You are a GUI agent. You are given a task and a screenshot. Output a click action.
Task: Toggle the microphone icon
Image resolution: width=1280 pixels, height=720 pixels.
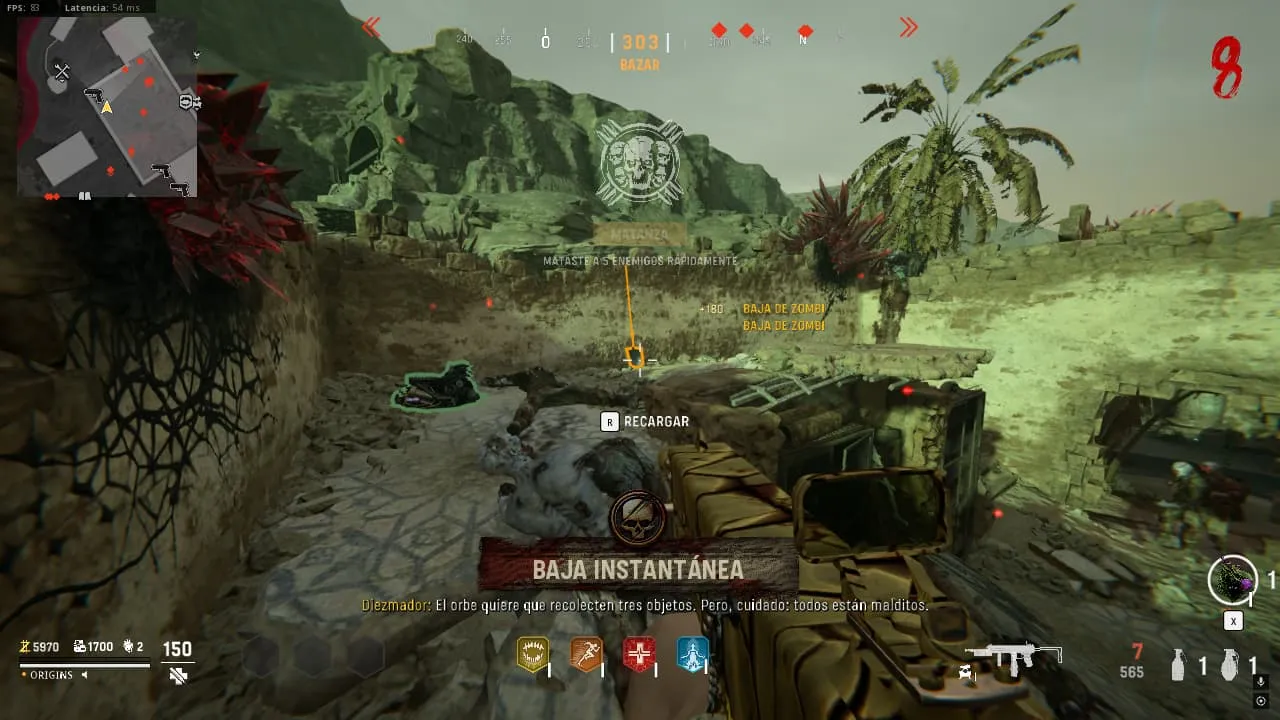[1260, 682]
